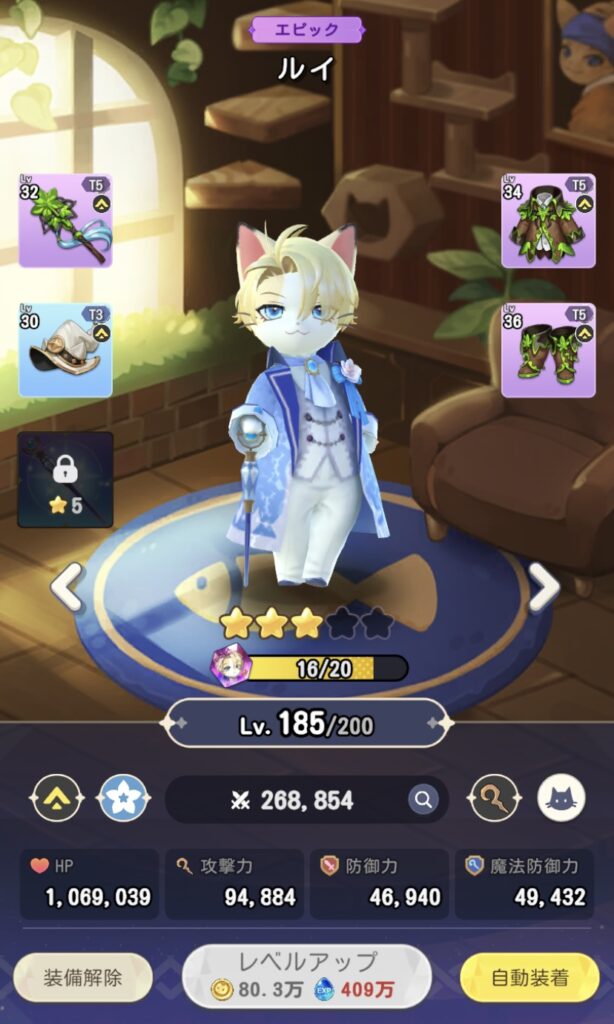This screenshot has height=1024, width=614.
Task: Select the green leaf staff weapon slot
Action: point(65,220)
